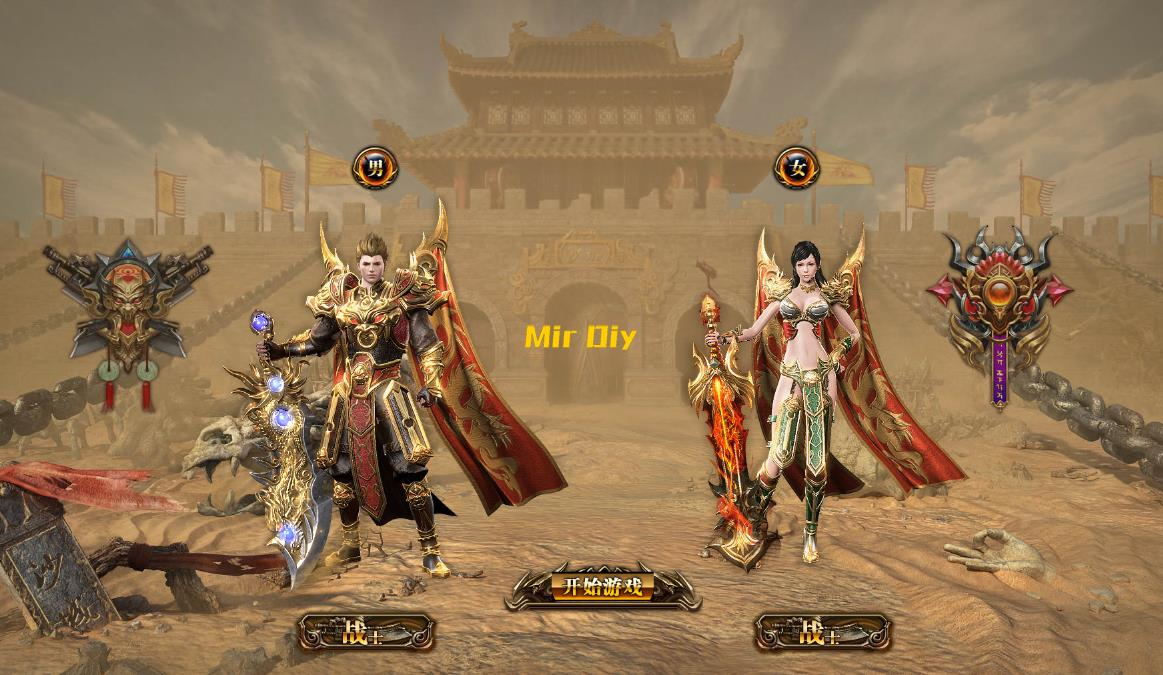Select the 女 female gender icon

(797, 167)
